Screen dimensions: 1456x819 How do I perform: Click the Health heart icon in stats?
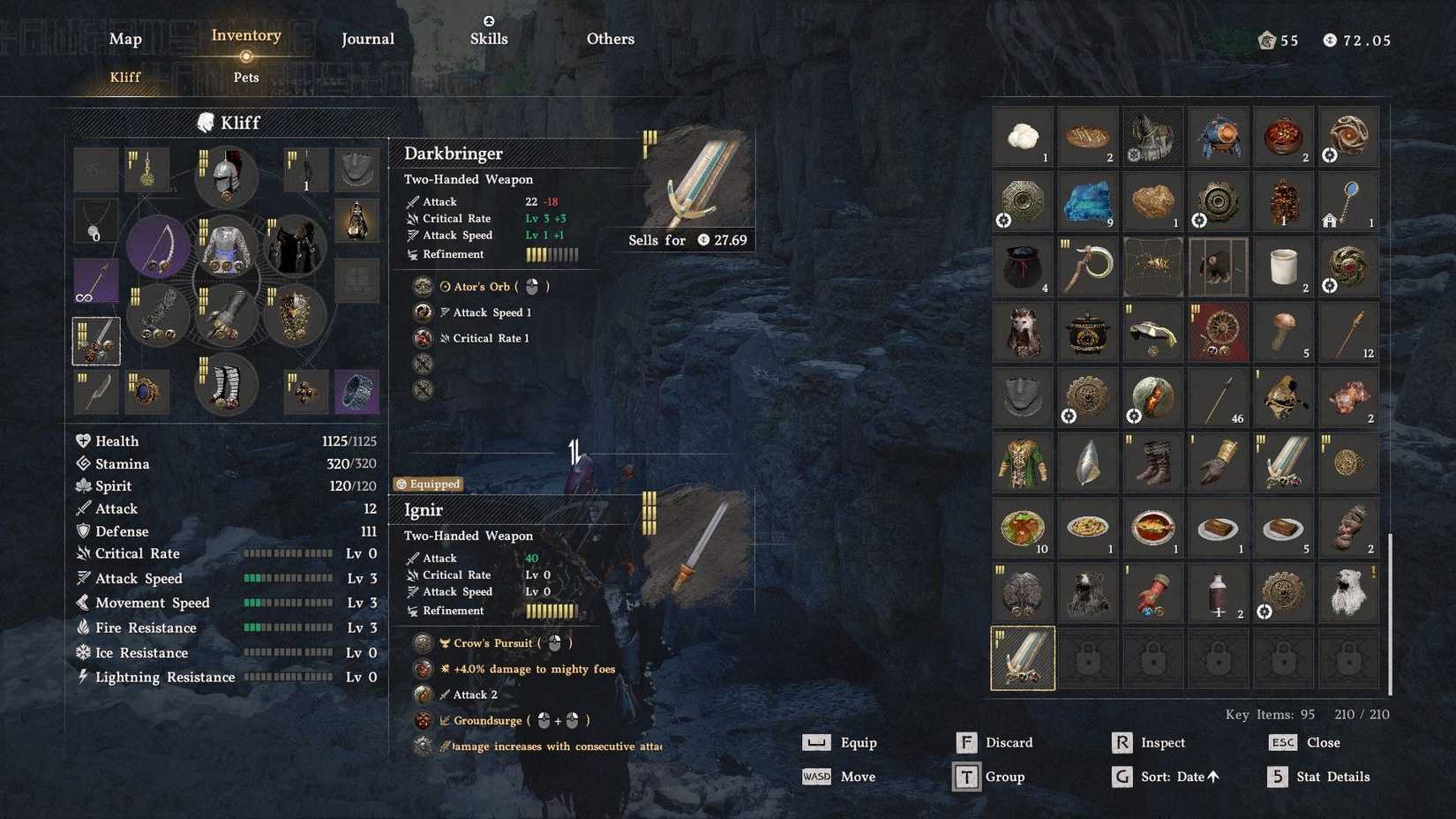[x=83, y=440]
